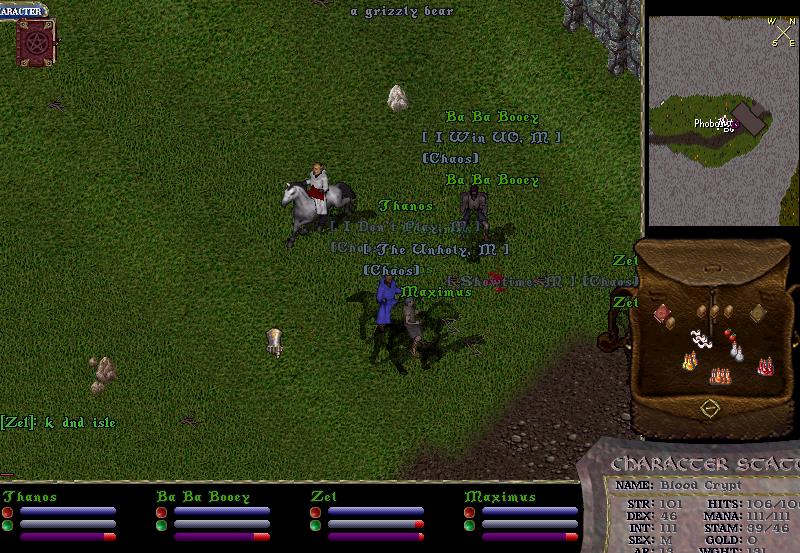The image size is (800, 553).
Task: Select the tan book in the backpack
Action: (758, 313)
